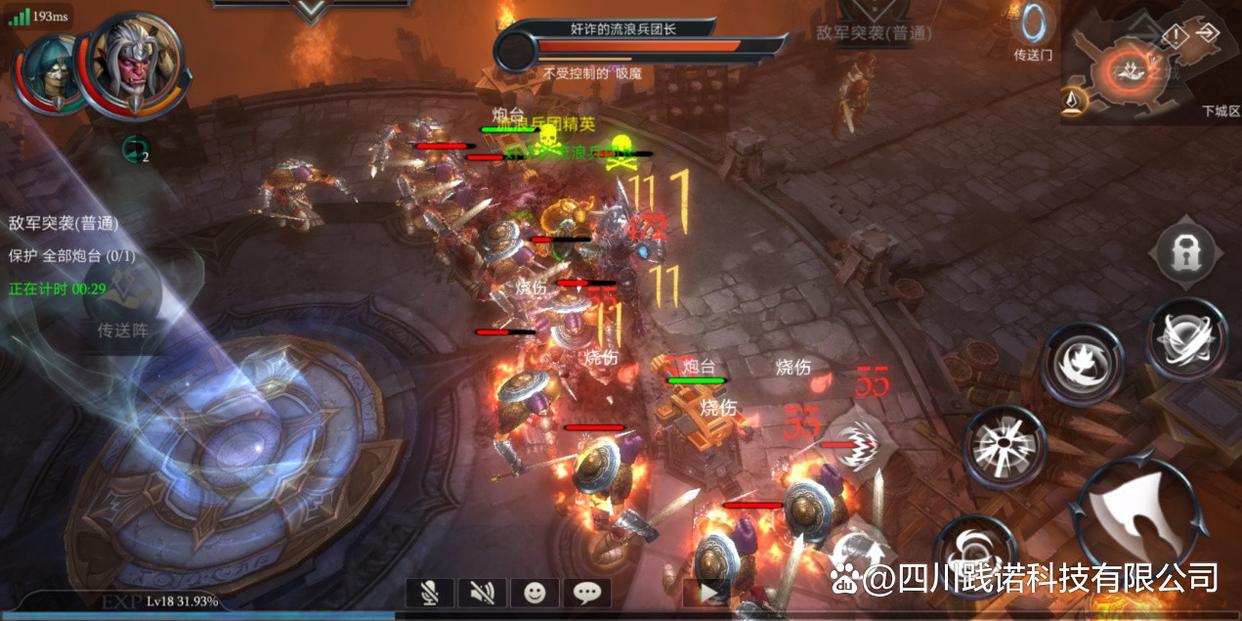
Task: Select the horned warrior hero portrait
Action: click(x=133, y=62)
